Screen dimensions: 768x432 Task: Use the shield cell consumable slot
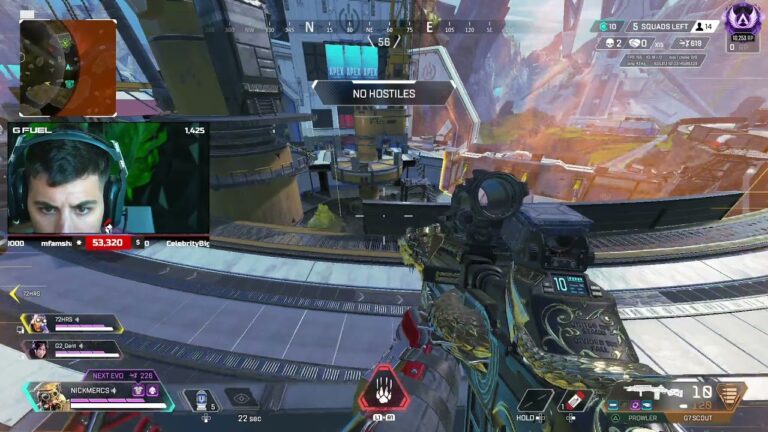(201, 399)
